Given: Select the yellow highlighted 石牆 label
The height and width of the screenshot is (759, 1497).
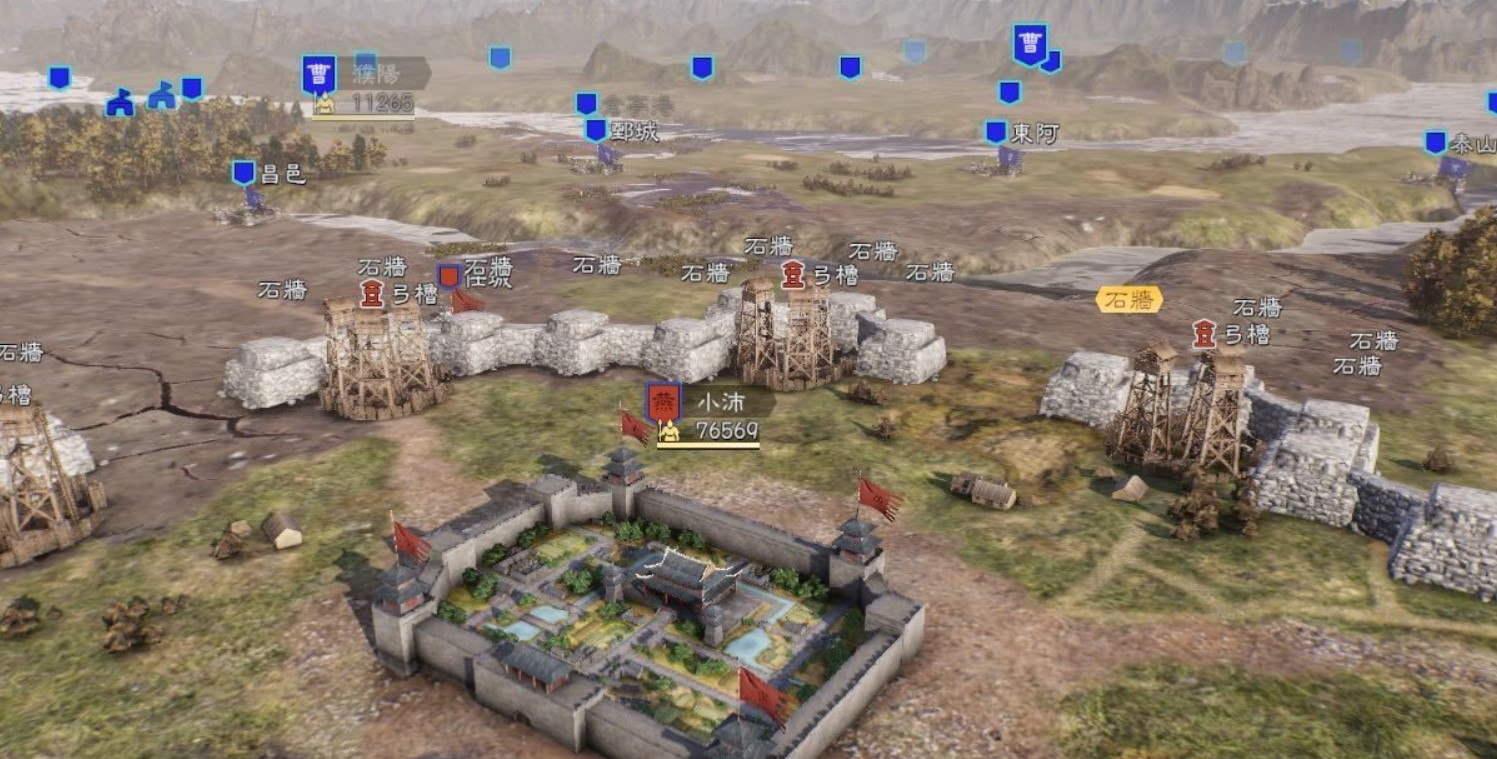Looking at the screenshot, I should 1129,299.
